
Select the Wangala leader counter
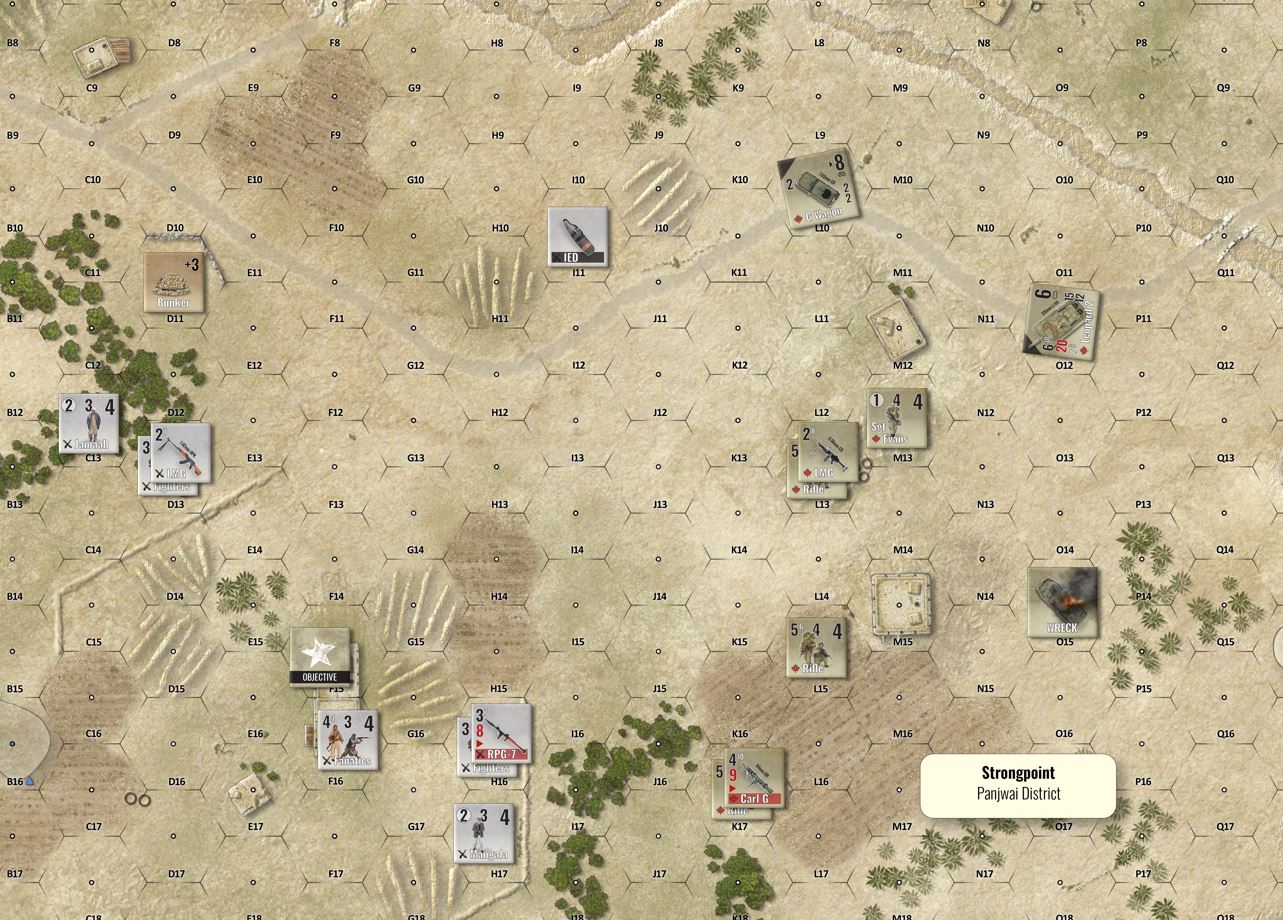coord(484,832)
